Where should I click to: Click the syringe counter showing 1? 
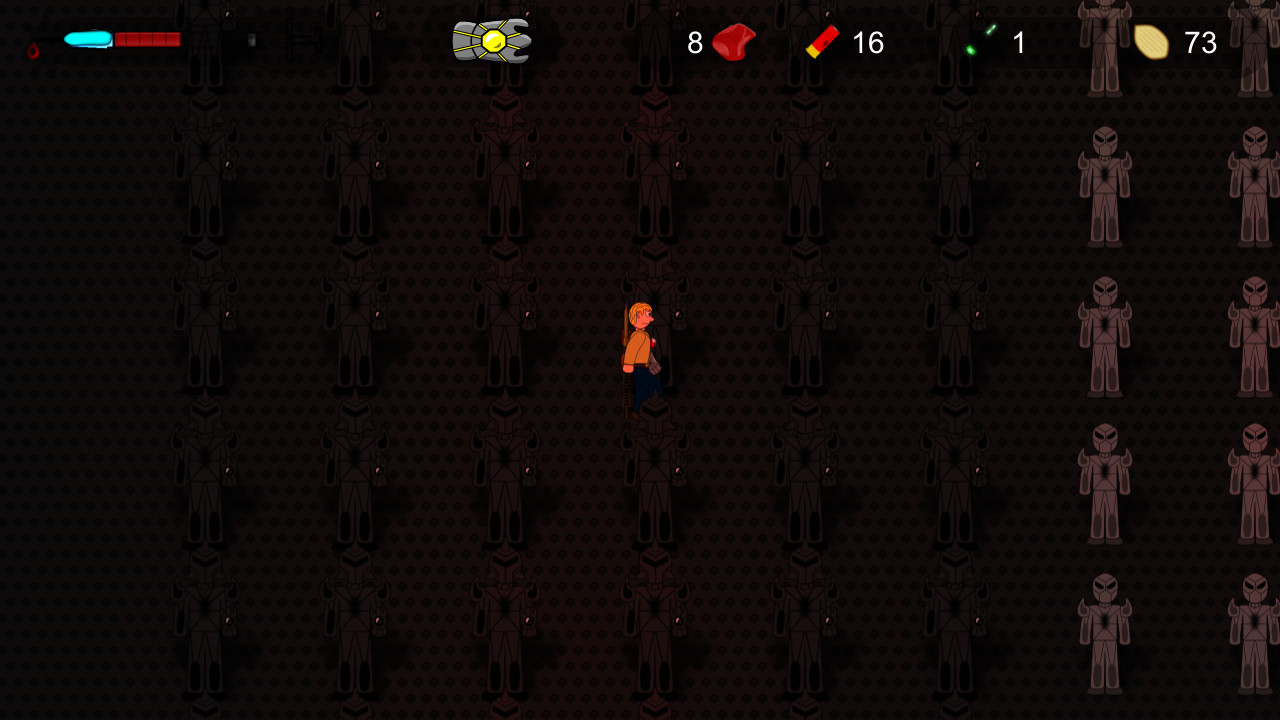click(x=1018, y=43)
